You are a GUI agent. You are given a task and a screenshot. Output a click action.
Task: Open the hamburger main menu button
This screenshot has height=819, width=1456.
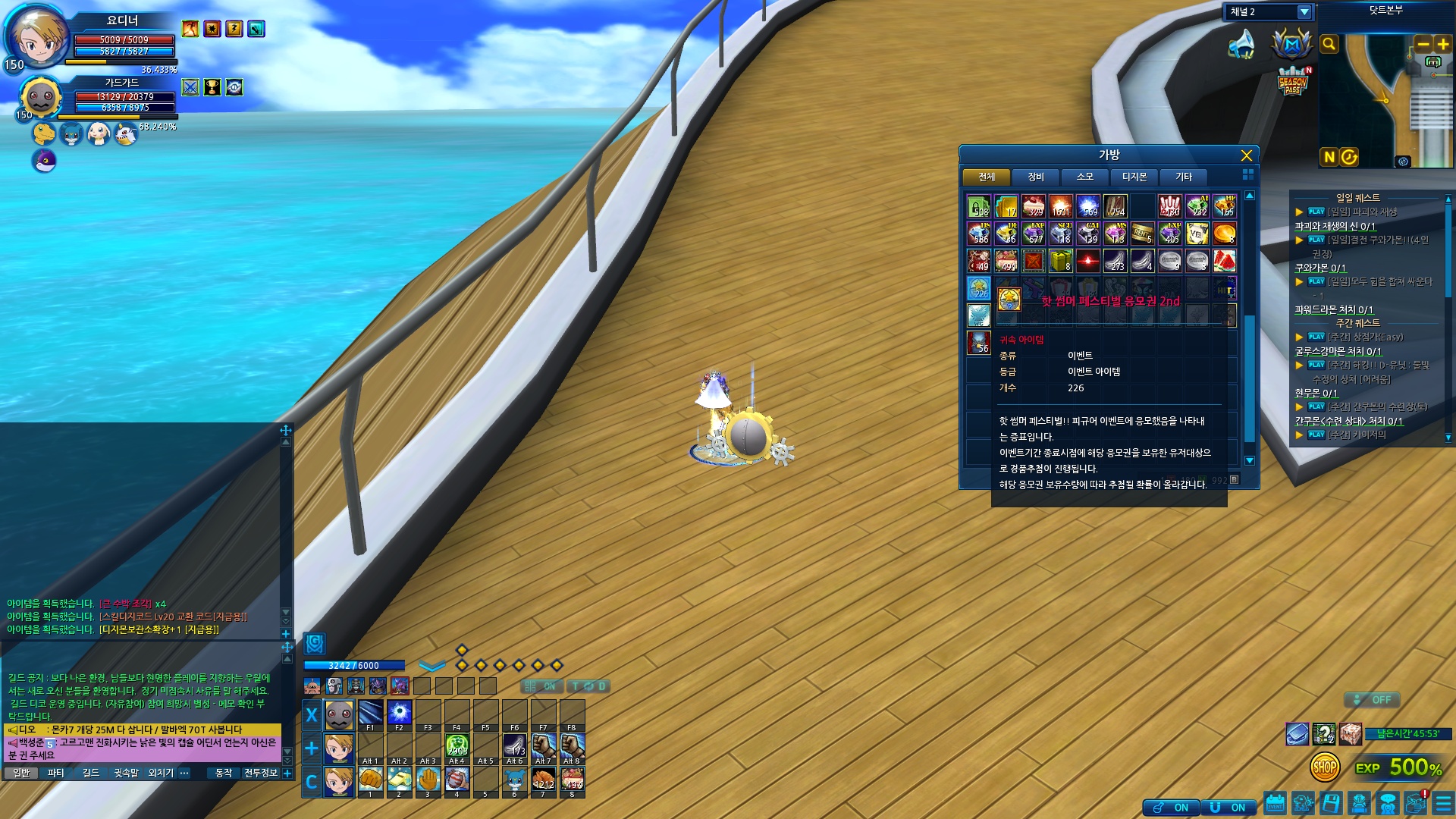click(x=1442, y=803)
